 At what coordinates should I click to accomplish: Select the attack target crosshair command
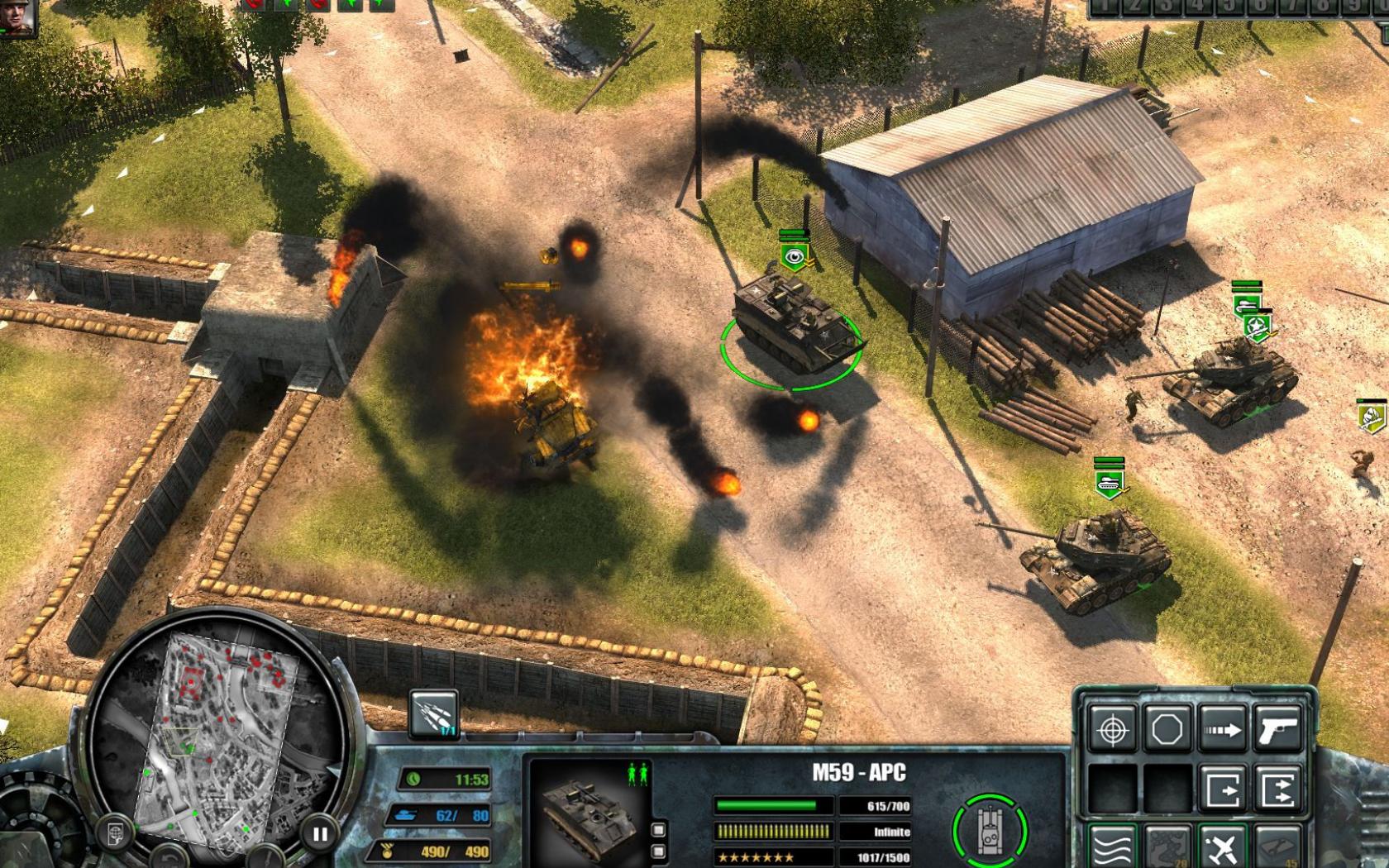(x=1113, y=729)
